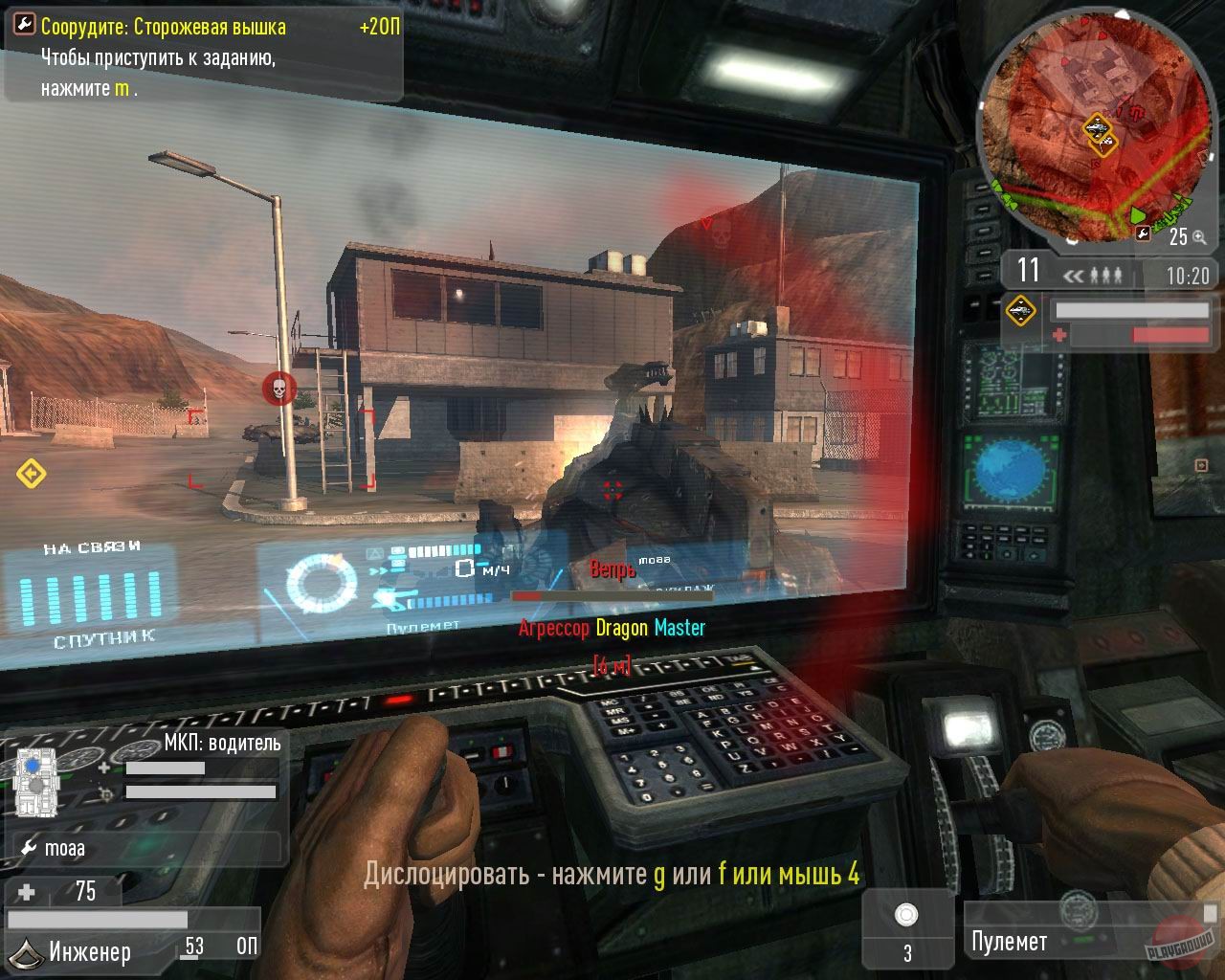
Task: Click the red medic cross under the minimap
Action: (x=1059, y=335)
